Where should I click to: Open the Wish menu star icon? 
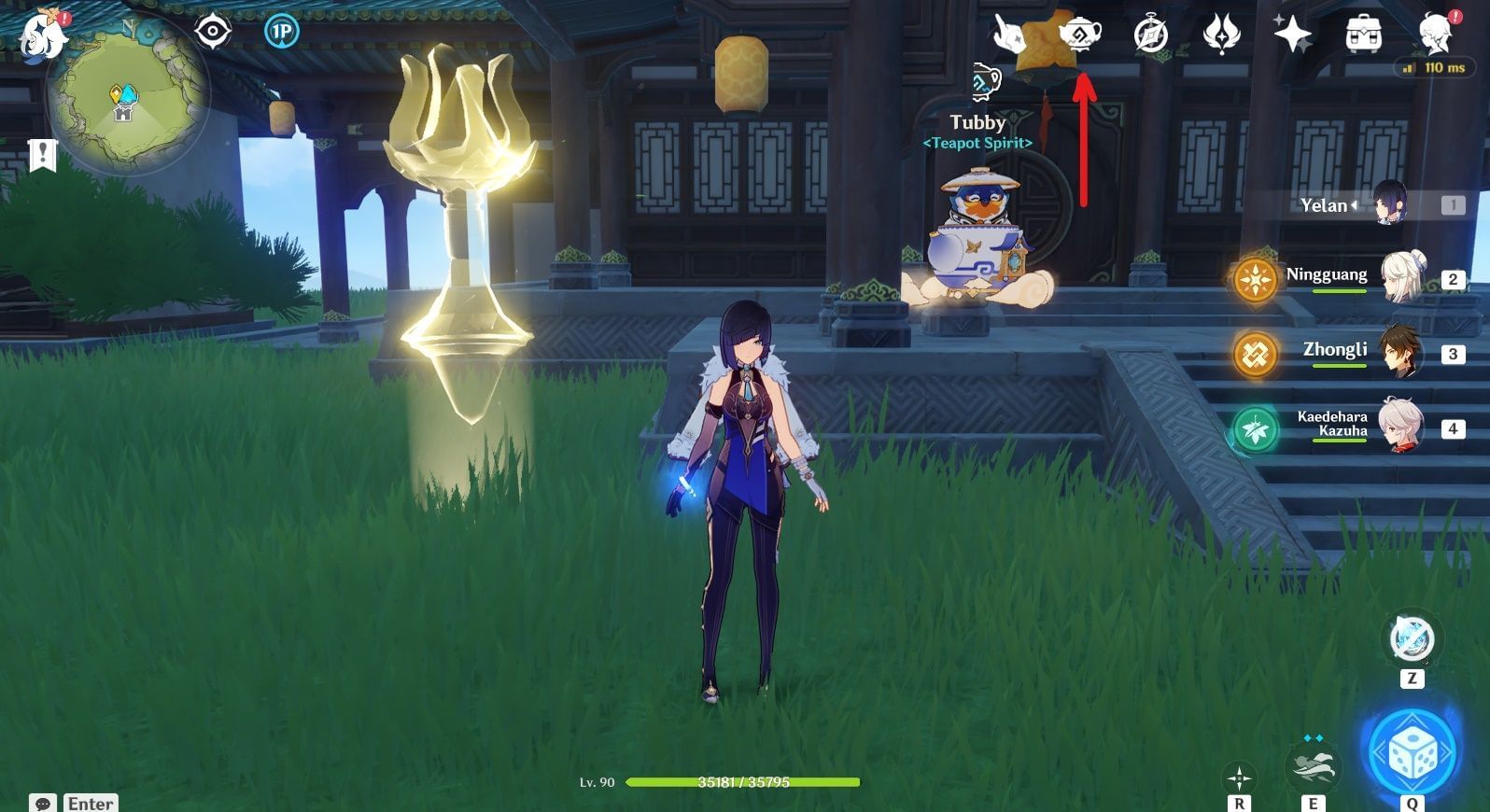[1291, 34]
